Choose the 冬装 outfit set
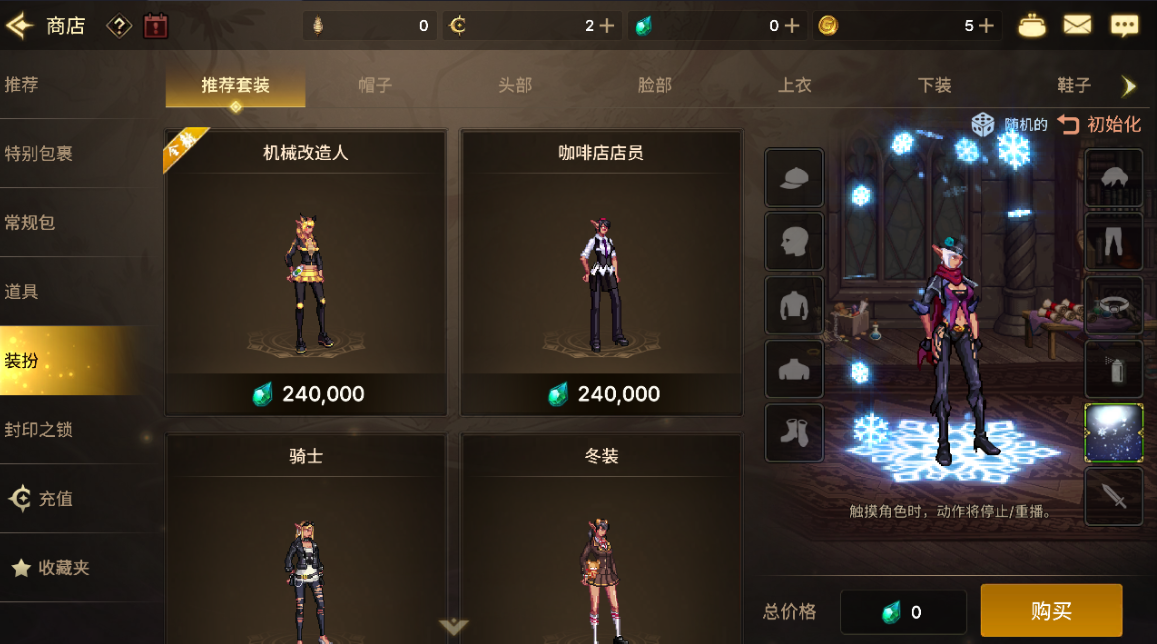The image size is (1157, 644). coord(600,540)
